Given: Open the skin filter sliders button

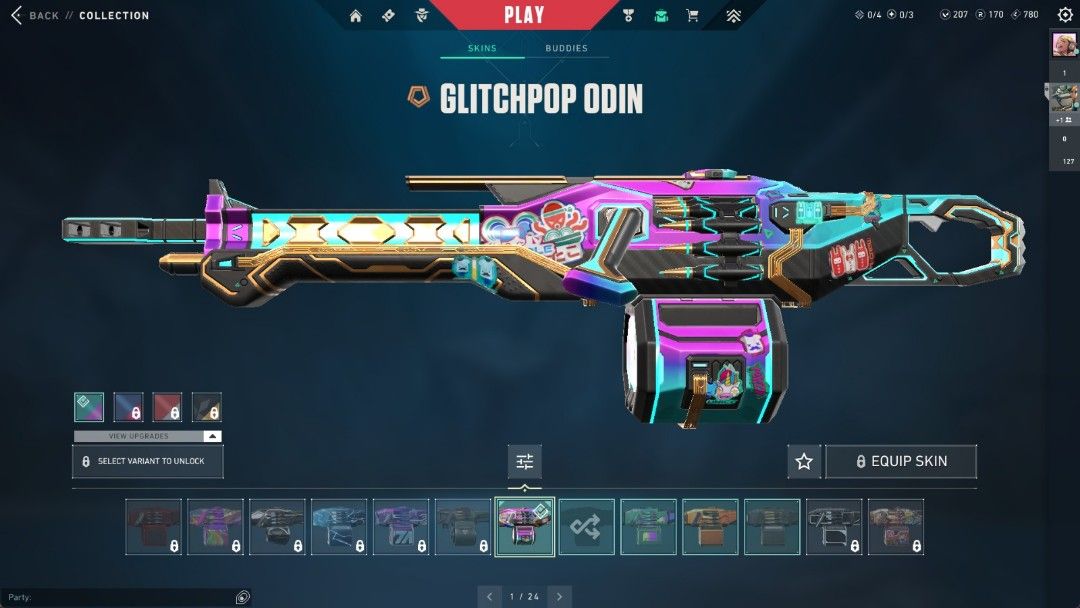Looking at the screenshot, I should (x=524, y=461).
